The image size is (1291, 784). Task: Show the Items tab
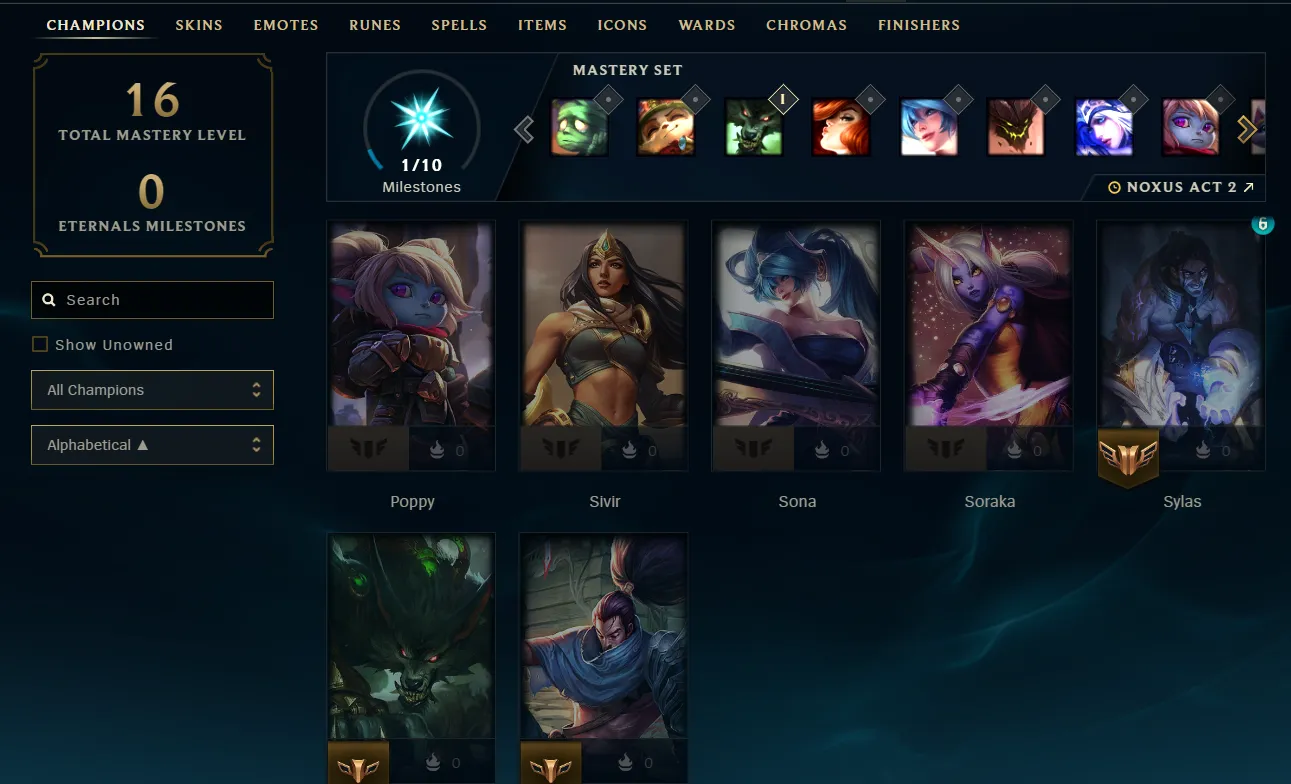click(x=542, y=25)
